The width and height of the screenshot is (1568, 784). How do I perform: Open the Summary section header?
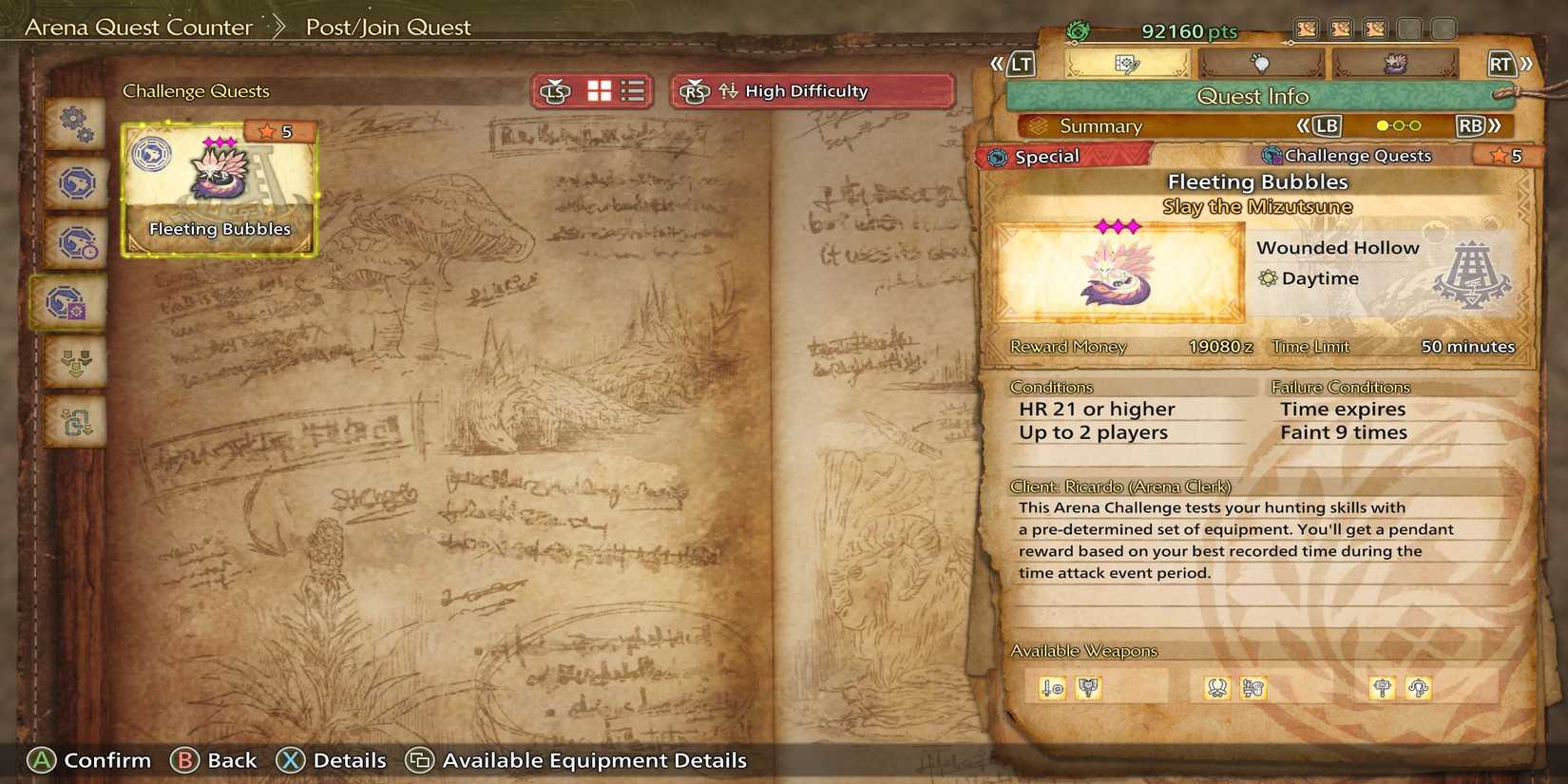click(x=1102, y=124)
